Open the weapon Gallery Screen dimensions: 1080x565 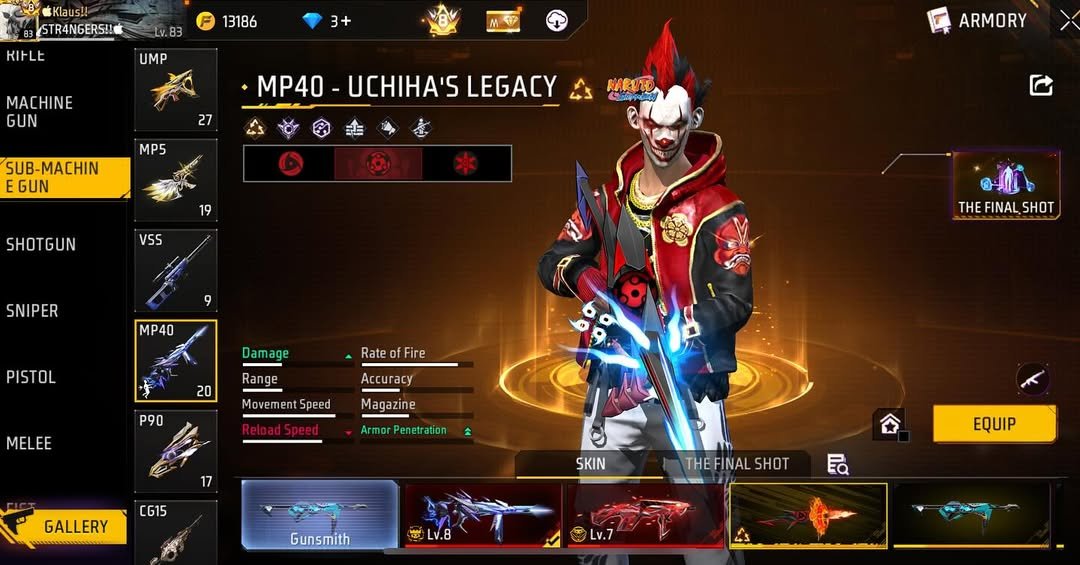click(66, 526)
